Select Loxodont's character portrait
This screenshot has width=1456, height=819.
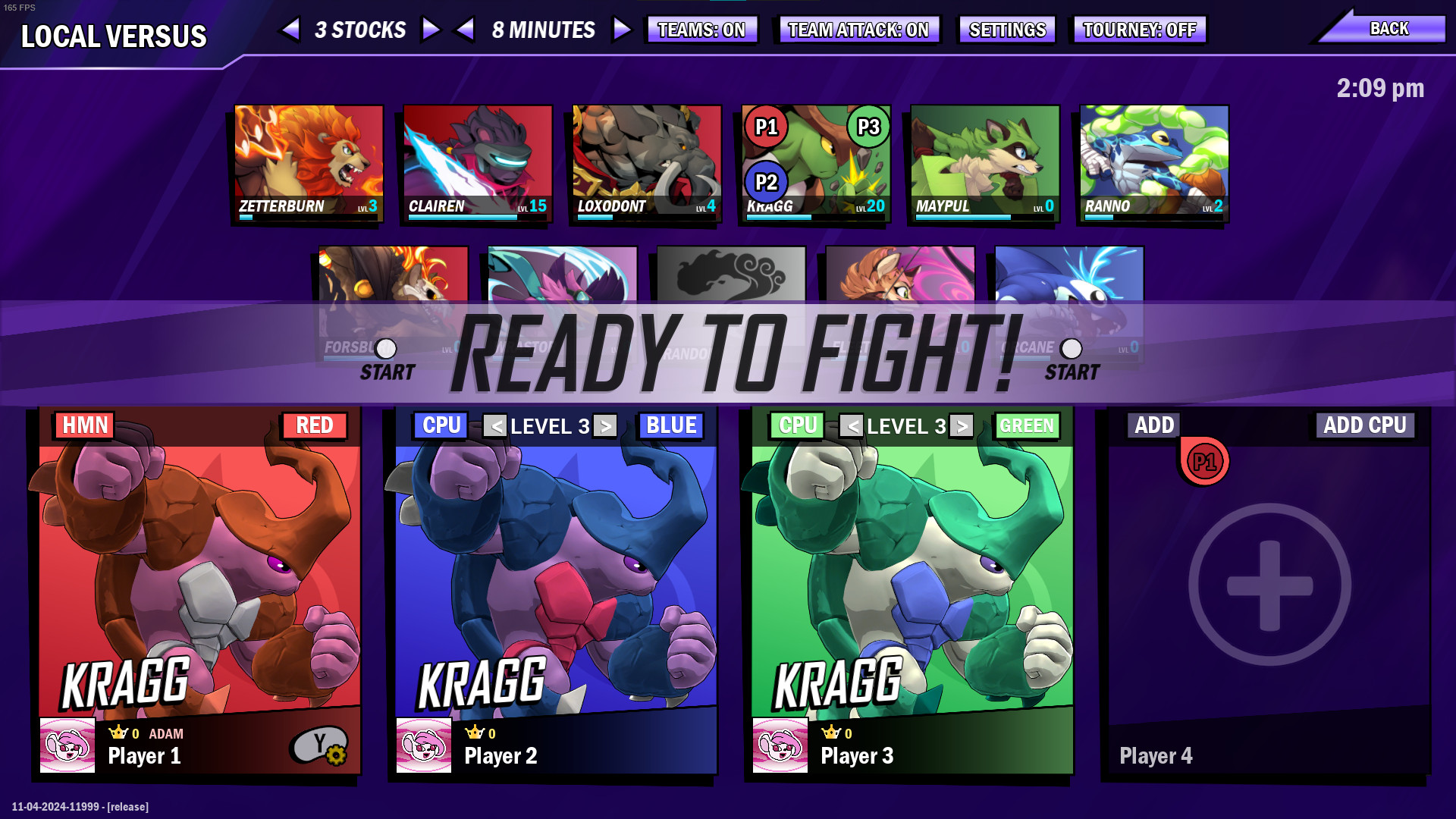coord(645,159)
